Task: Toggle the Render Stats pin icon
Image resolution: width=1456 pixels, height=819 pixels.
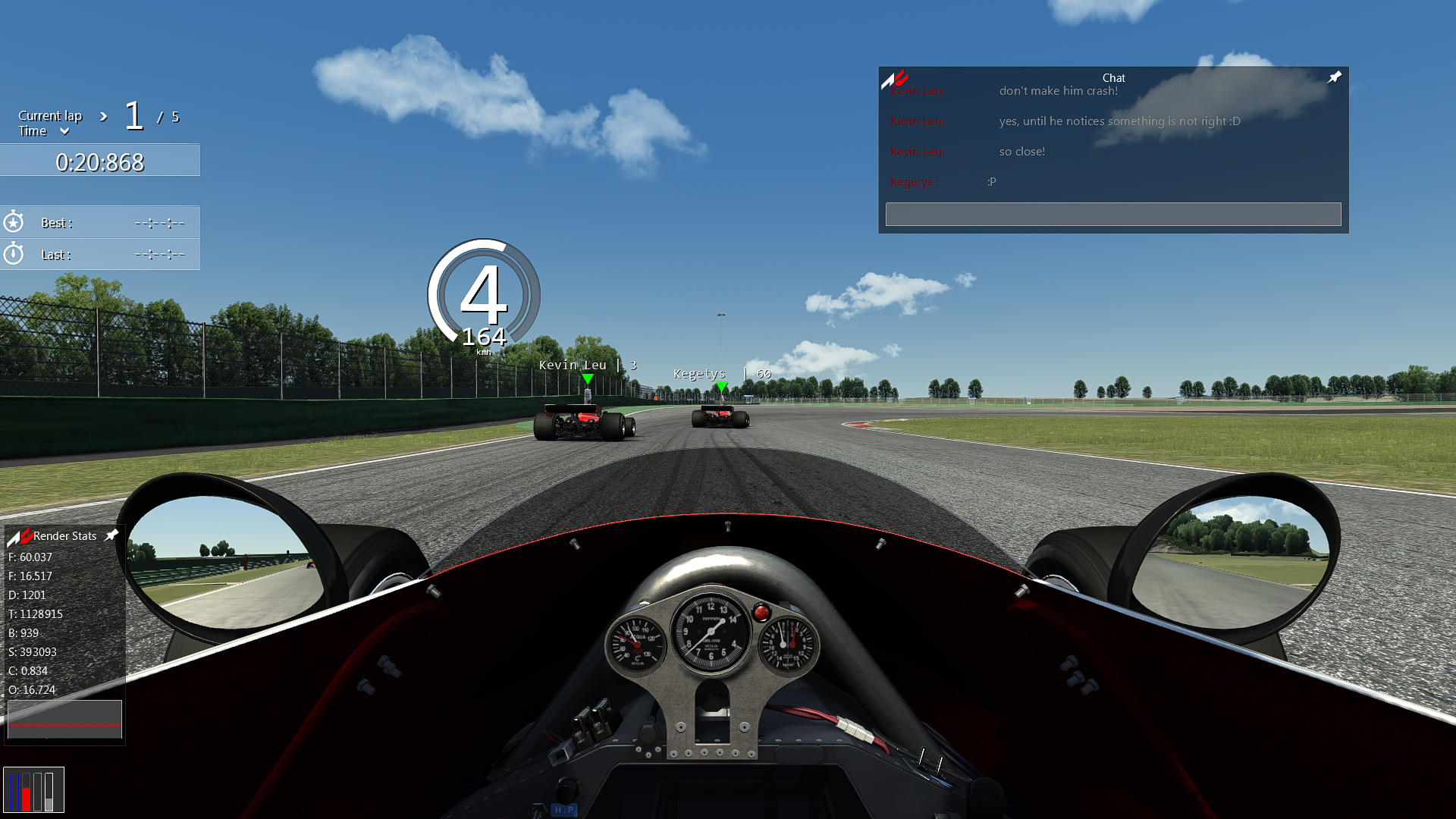Action: [x=111, y=535]
